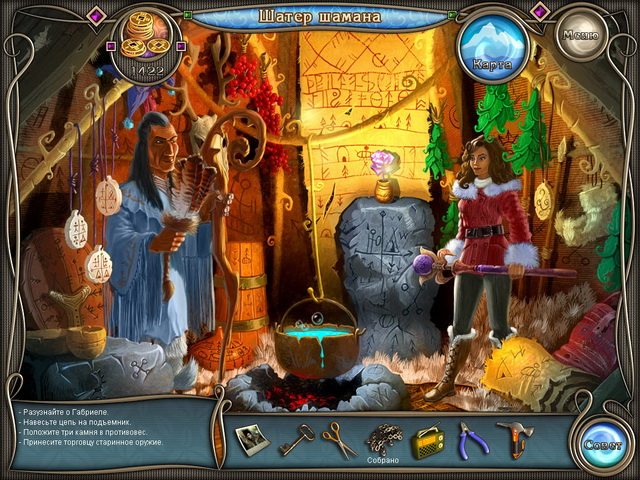This screenshot has height=480, width=640.
Task: Pick the blue-handled pliers
Action: click(472, 439)
